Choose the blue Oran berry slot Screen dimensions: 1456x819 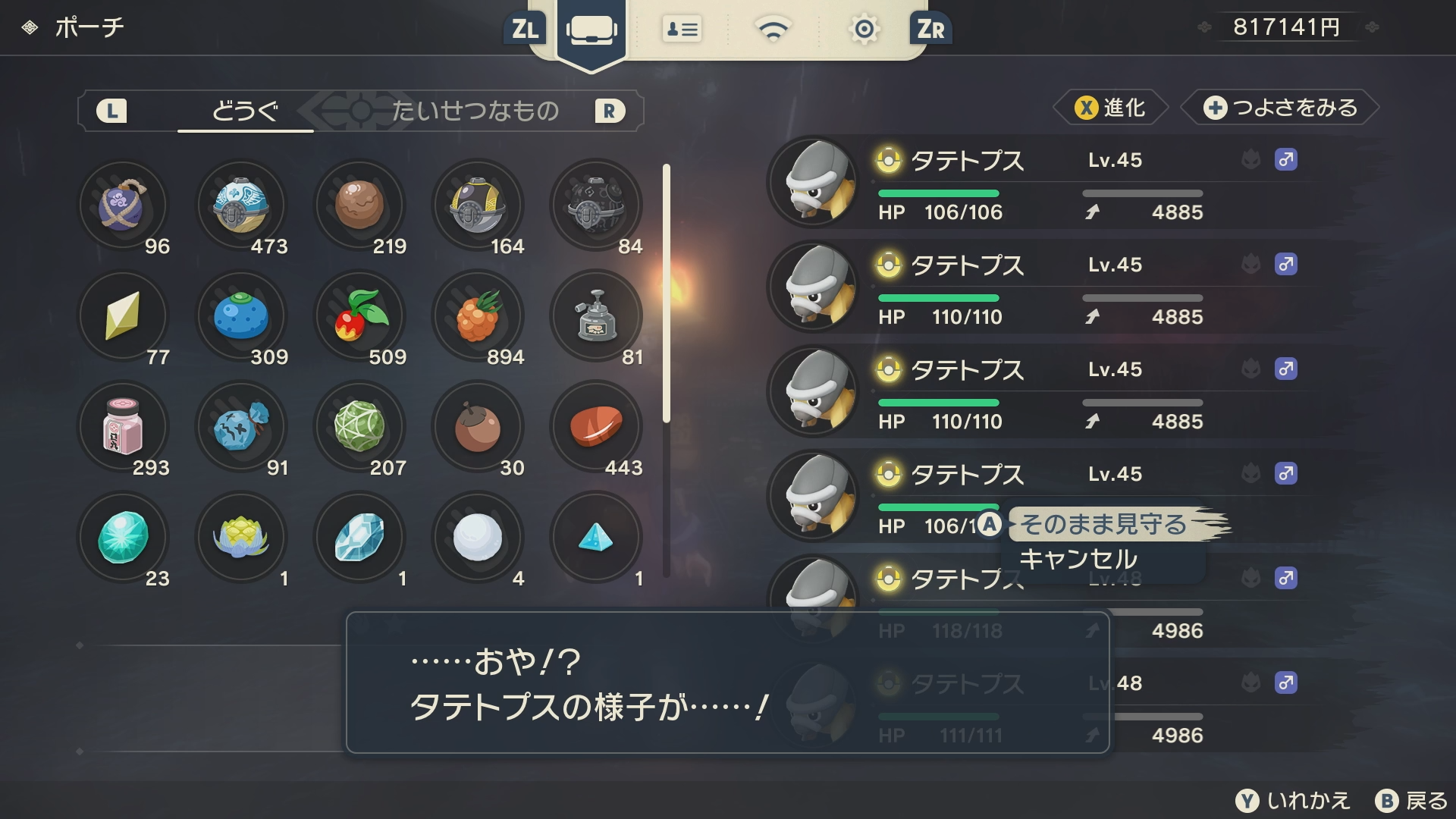[x=241, y=316]
